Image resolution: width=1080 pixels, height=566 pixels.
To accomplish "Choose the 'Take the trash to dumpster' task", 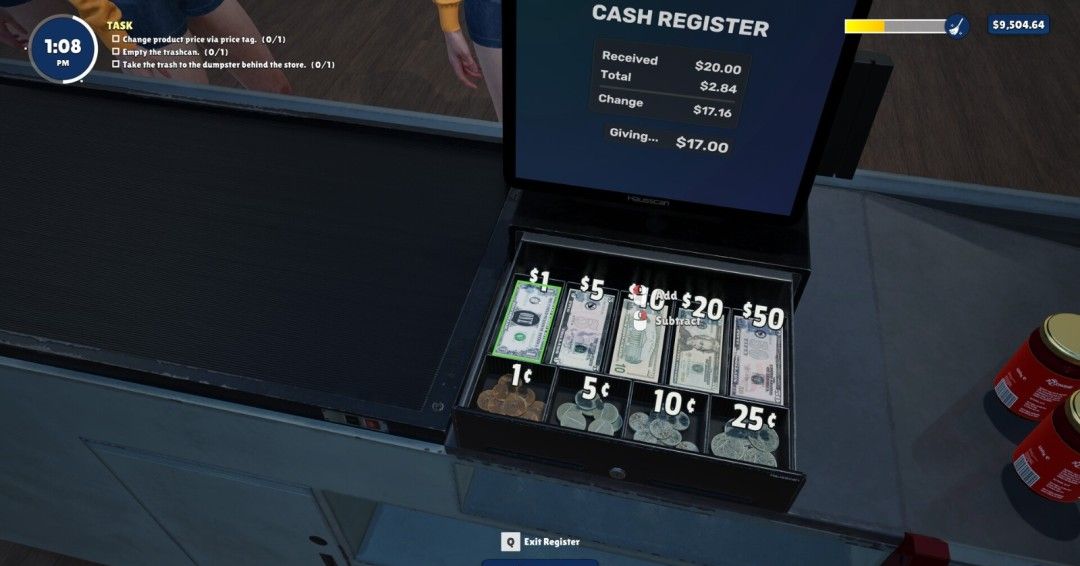I will pyautogui.click(x=228, y=65).
